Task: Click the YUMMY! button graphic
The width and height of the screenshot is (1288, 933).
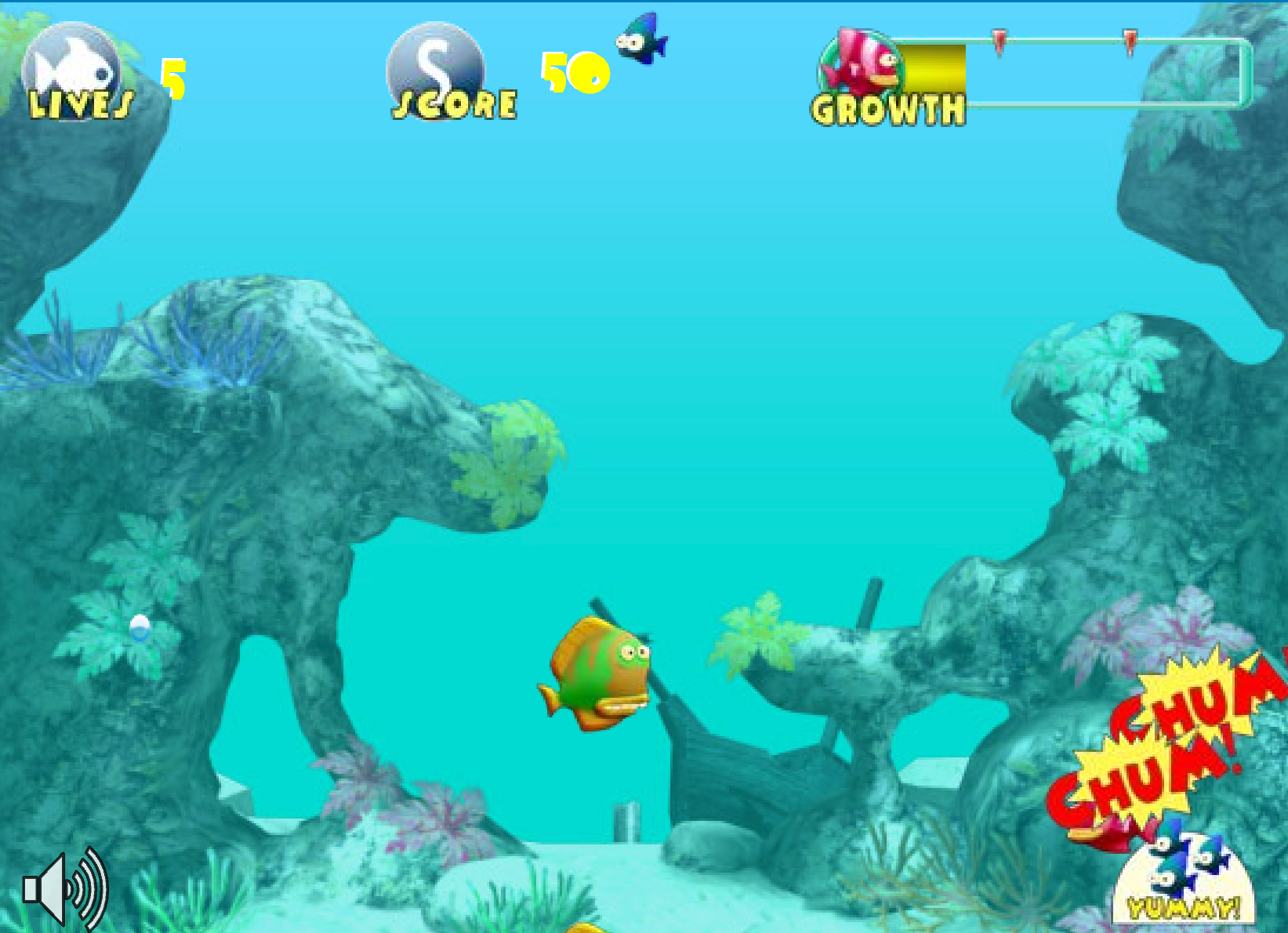Action: (1184, 906)
